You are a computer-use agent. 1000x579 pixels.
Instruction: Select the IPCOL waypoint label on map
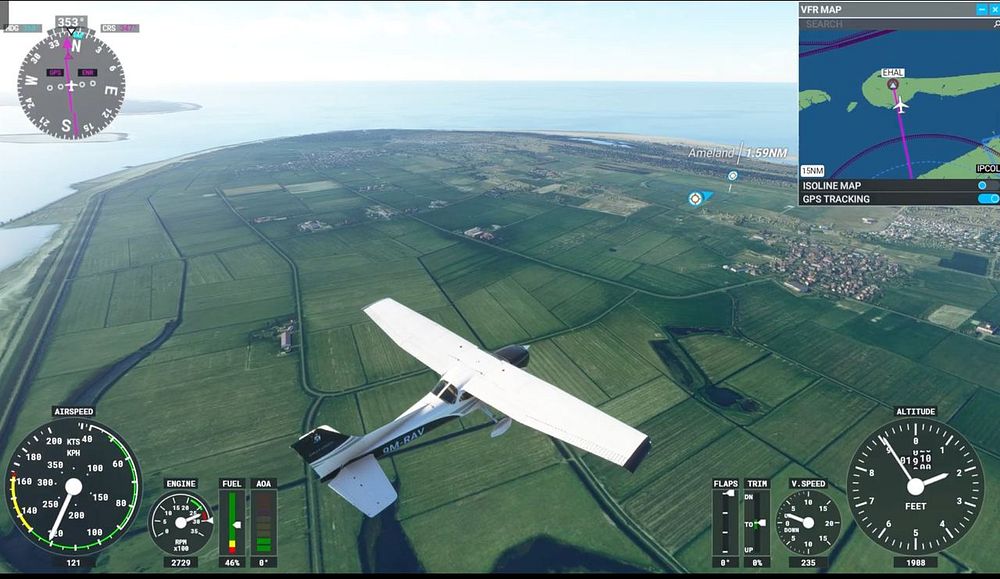(x=987, y=169)
